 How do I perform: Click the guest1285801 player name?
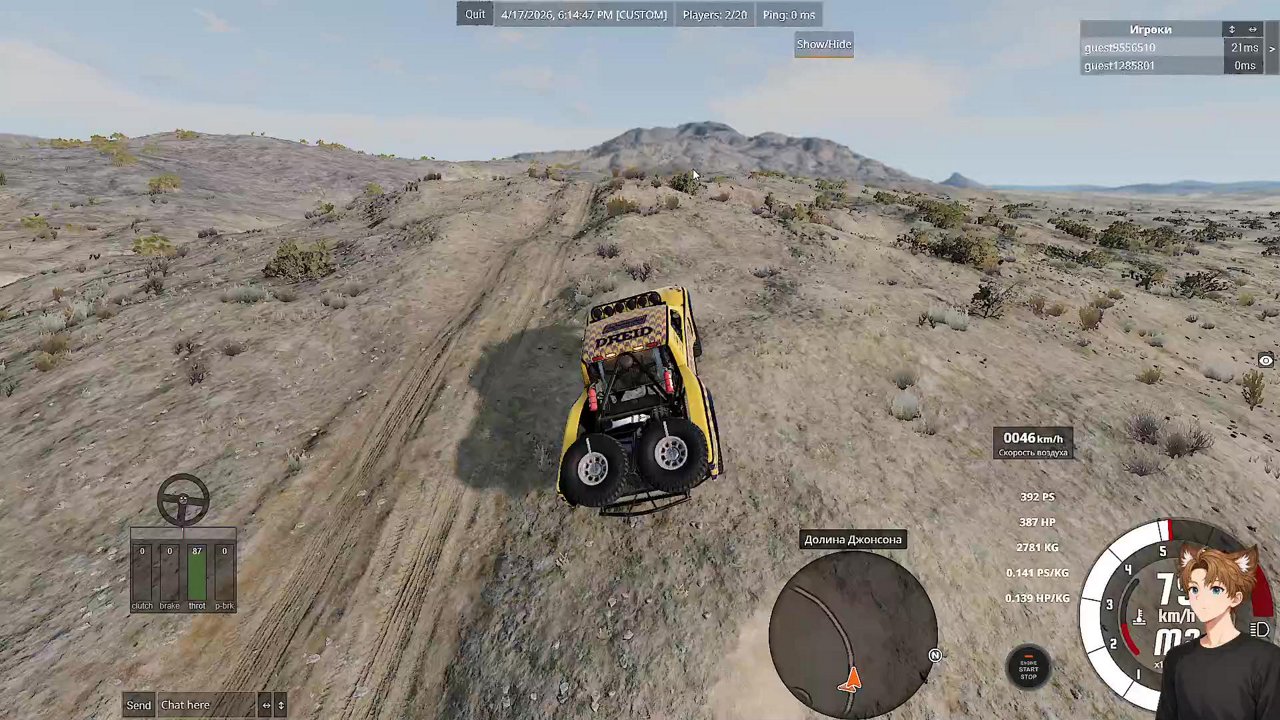(1119, 65)
